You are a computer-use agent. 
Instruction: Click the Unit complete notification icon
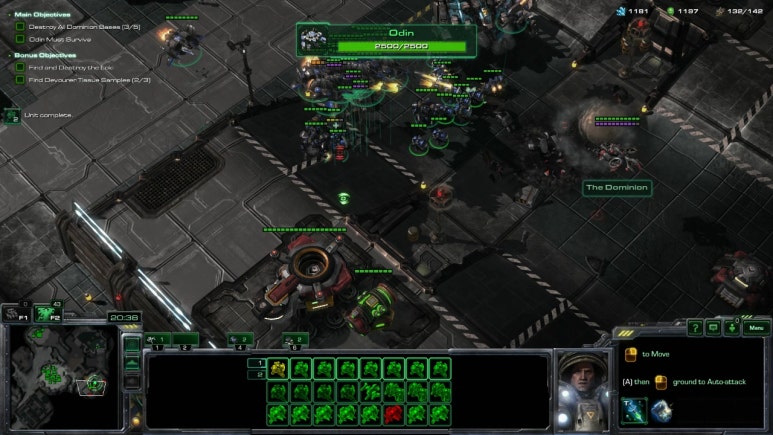click(x=12, y=116)
